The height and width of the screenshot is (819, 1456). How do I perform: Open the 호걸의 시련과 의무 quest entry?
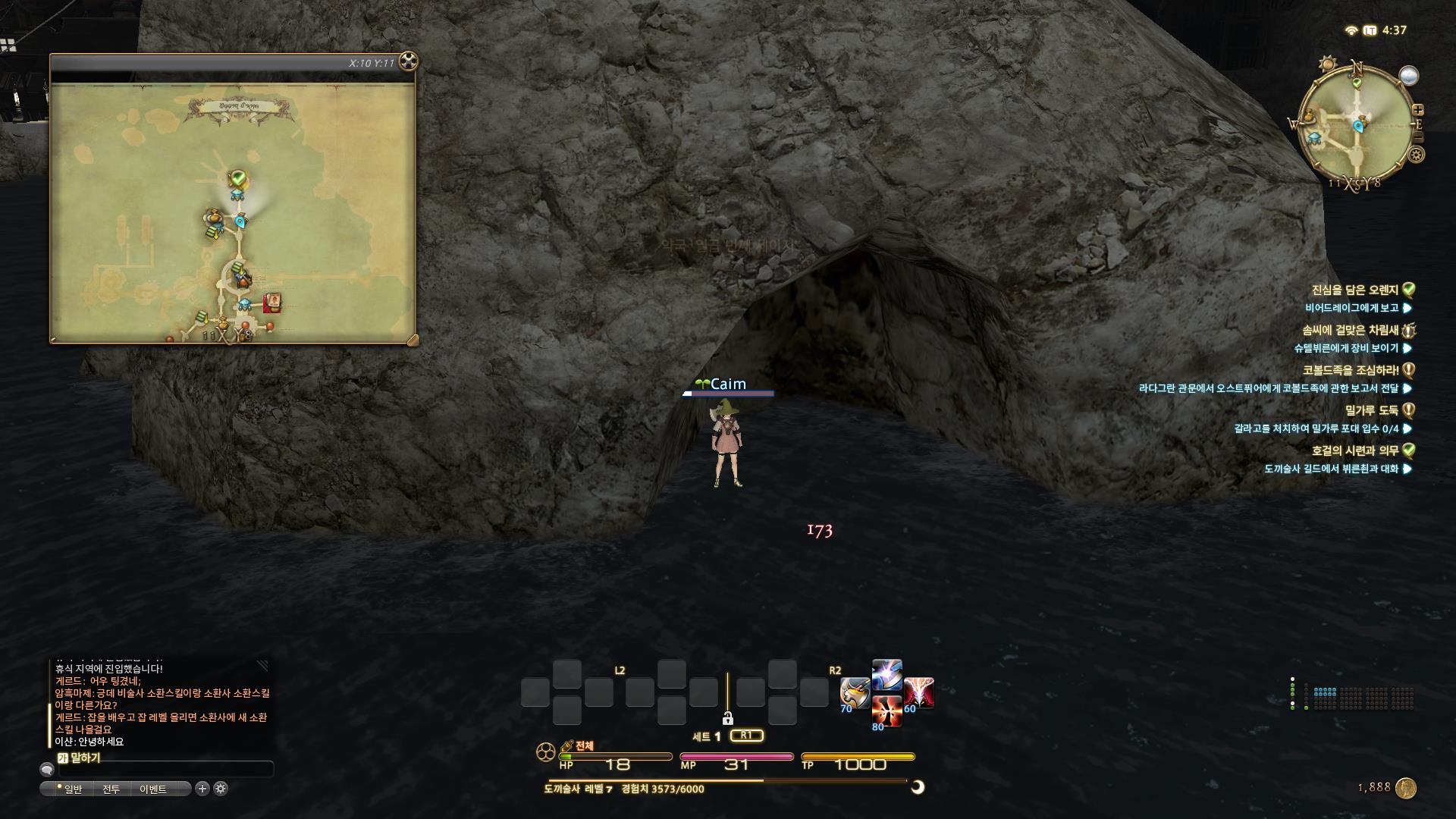[x=1354, y=450]
